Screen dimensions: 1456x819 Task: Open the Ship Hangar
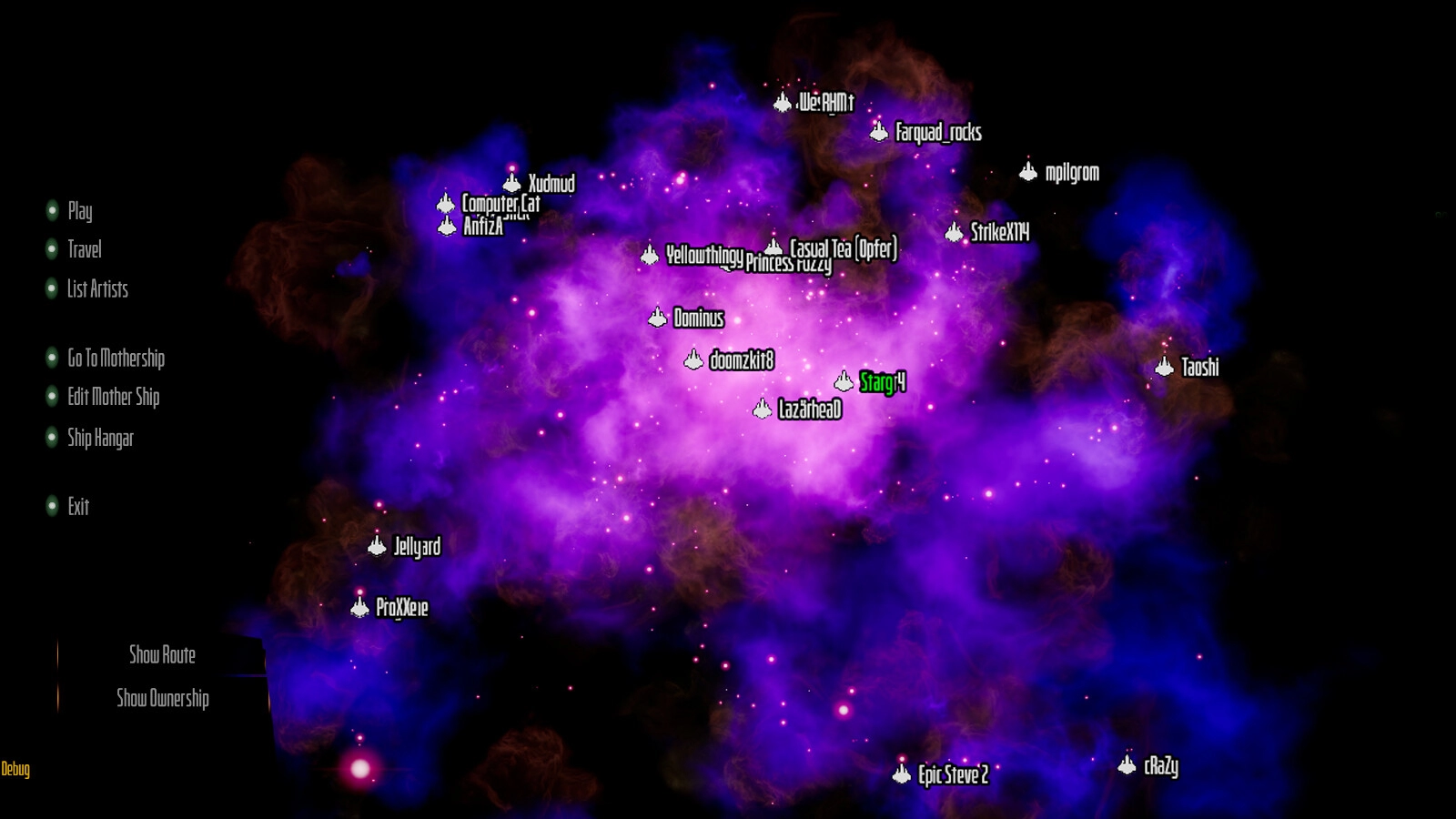[100, 438]
